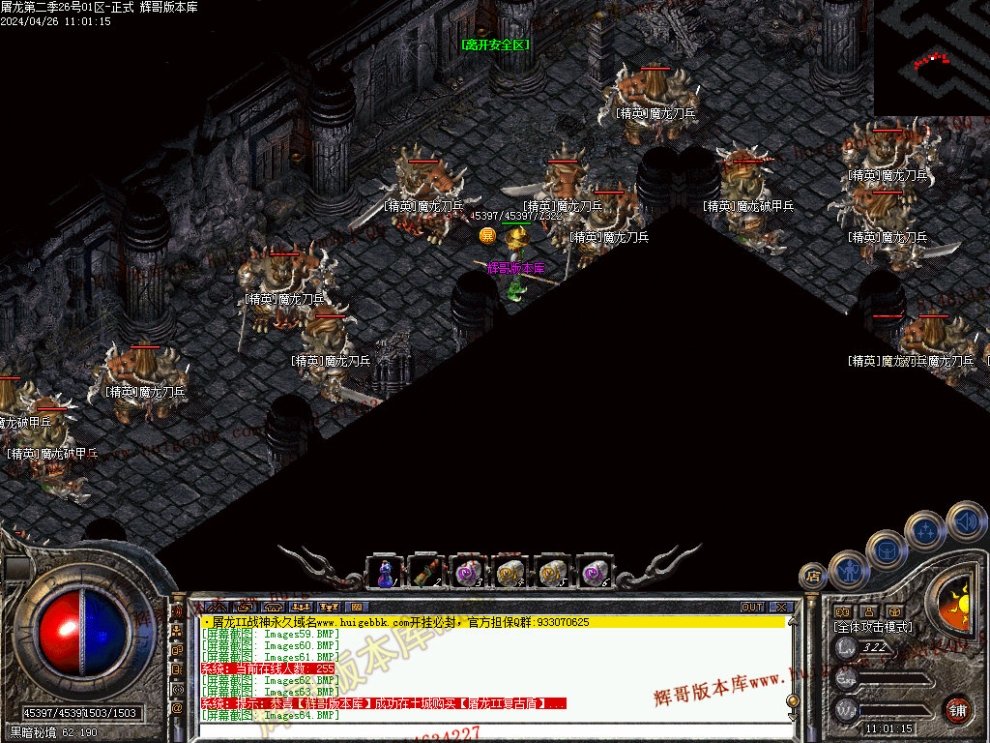This screenshot has width=990, height=743.
Task: Close the chat panel with the X button
Action: click(781, 607)
